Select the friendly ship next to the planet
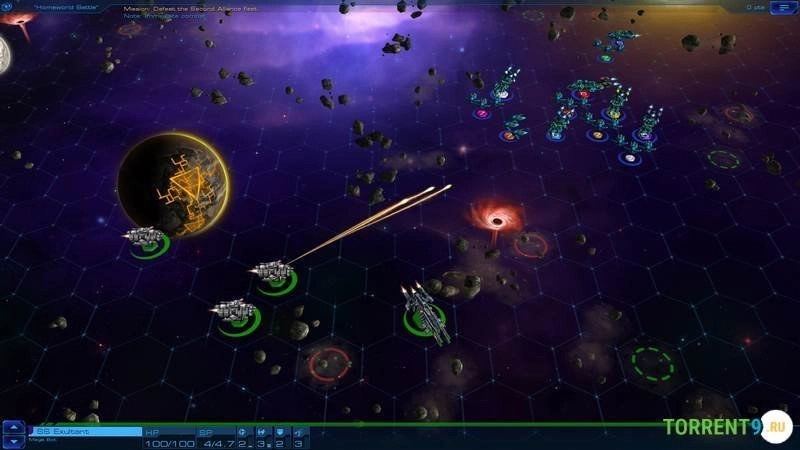This screenshot has width=800, height=450. coord(145,236)
